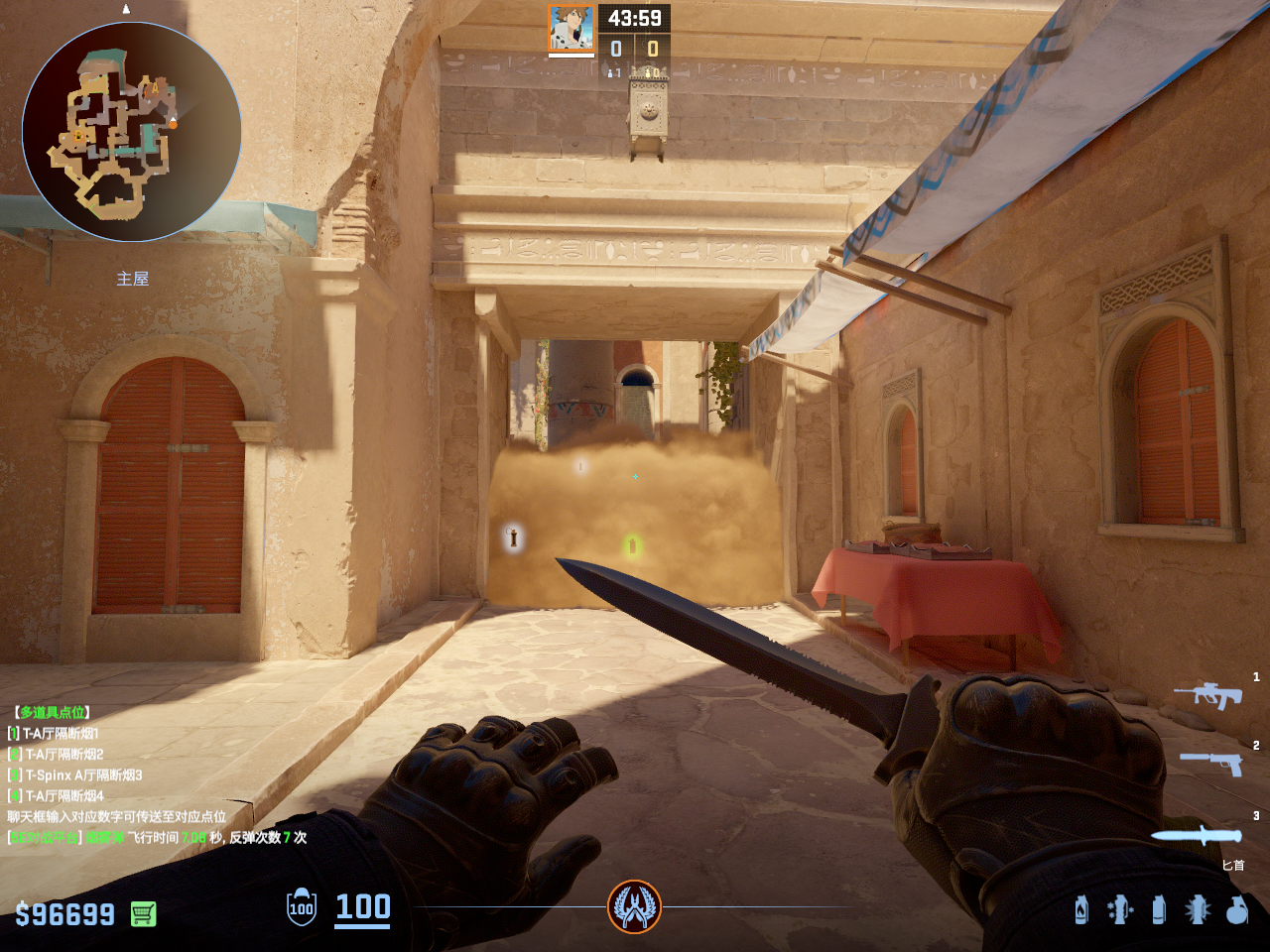Equip the flashbang grenade icon
This screenshot has width=1270, height=952.
[x=1198, y=909]
